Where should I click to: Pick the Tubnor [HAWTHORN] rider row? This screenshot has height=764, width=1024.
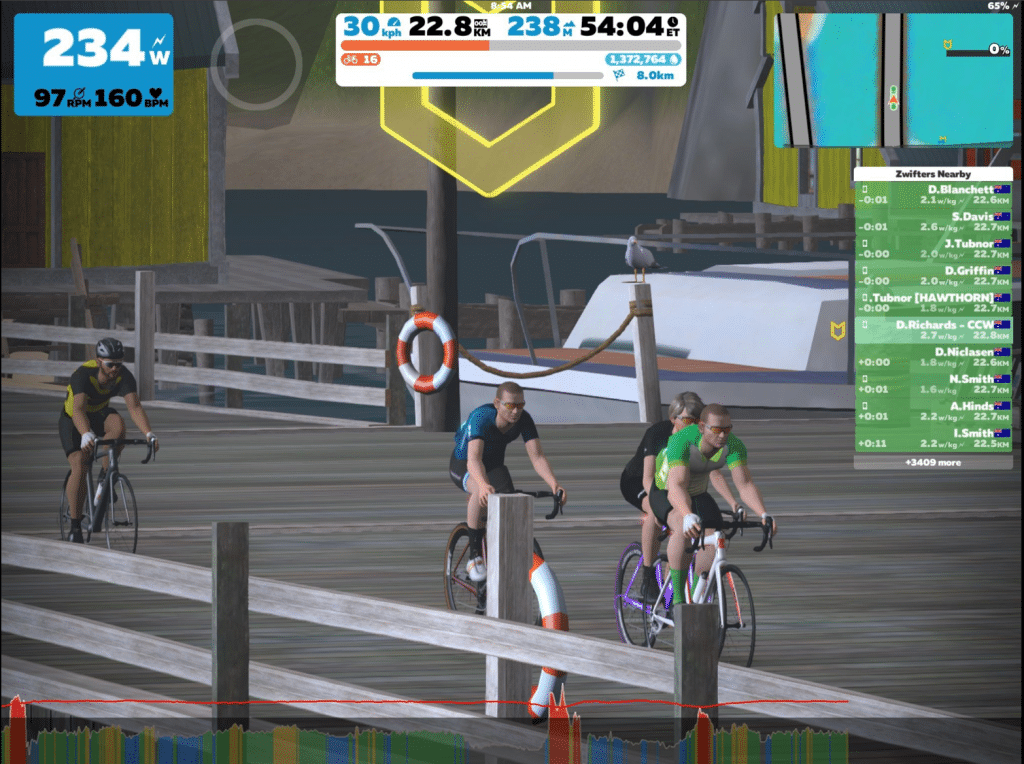(933, 303)
